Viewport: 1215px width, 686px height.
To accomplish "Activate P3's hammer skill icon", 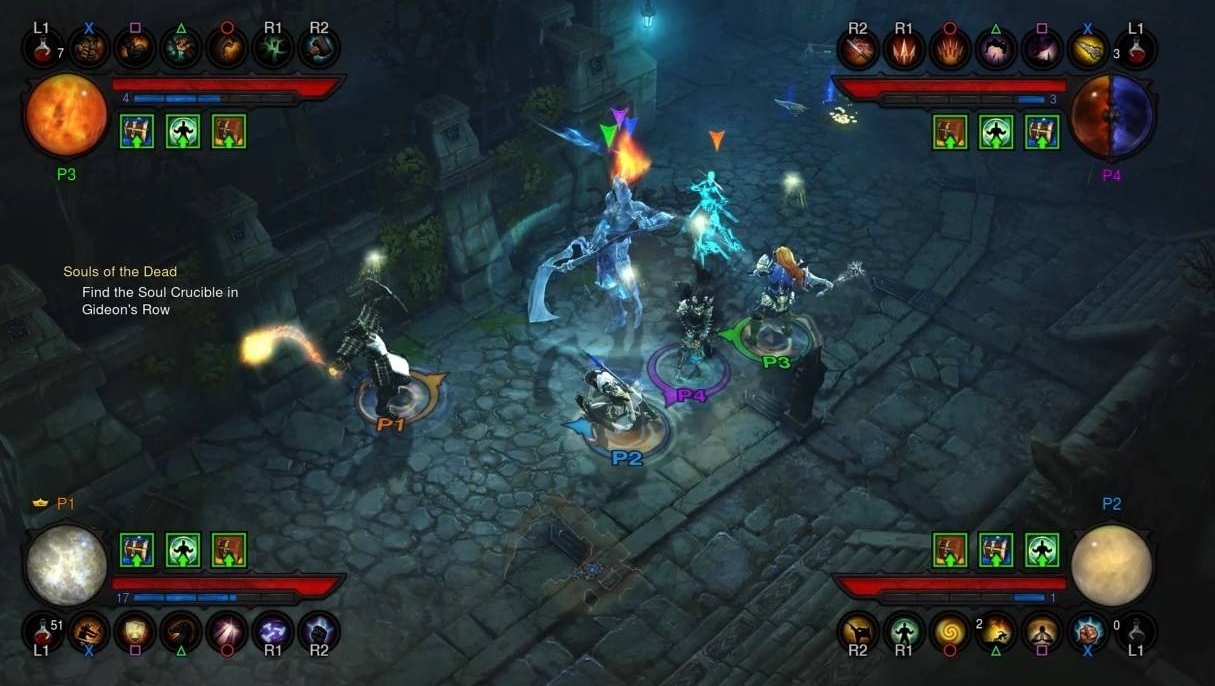I will tap(319, 48).
